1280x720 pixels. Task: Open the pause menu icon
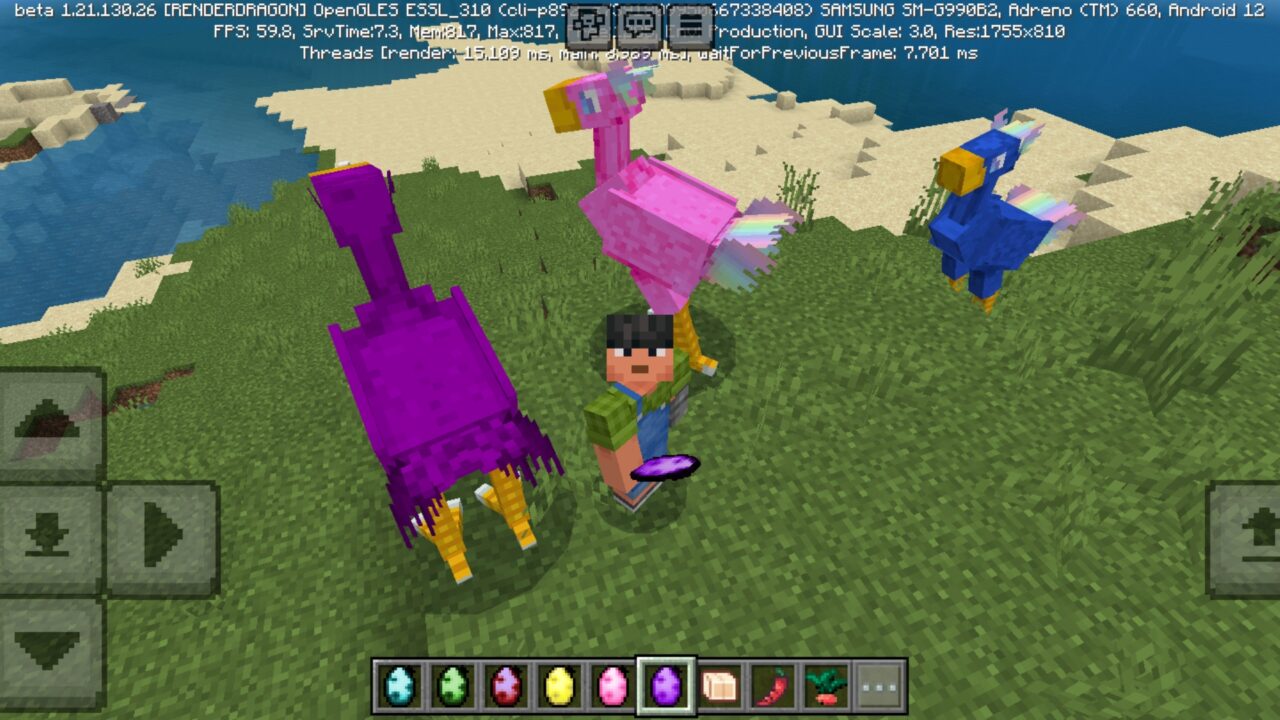[688, 22]
